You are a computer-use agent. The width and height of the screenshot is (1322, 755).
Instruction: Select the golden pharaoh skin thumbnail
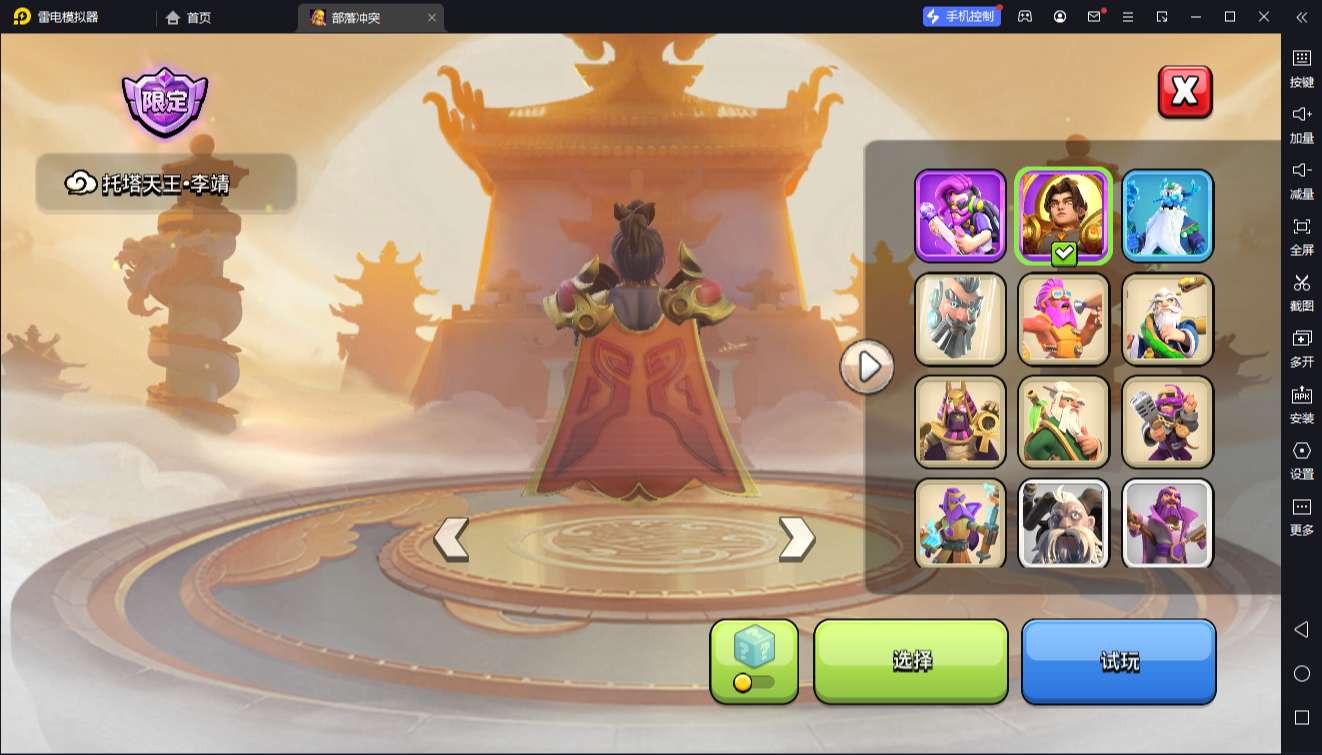[960, 422]
